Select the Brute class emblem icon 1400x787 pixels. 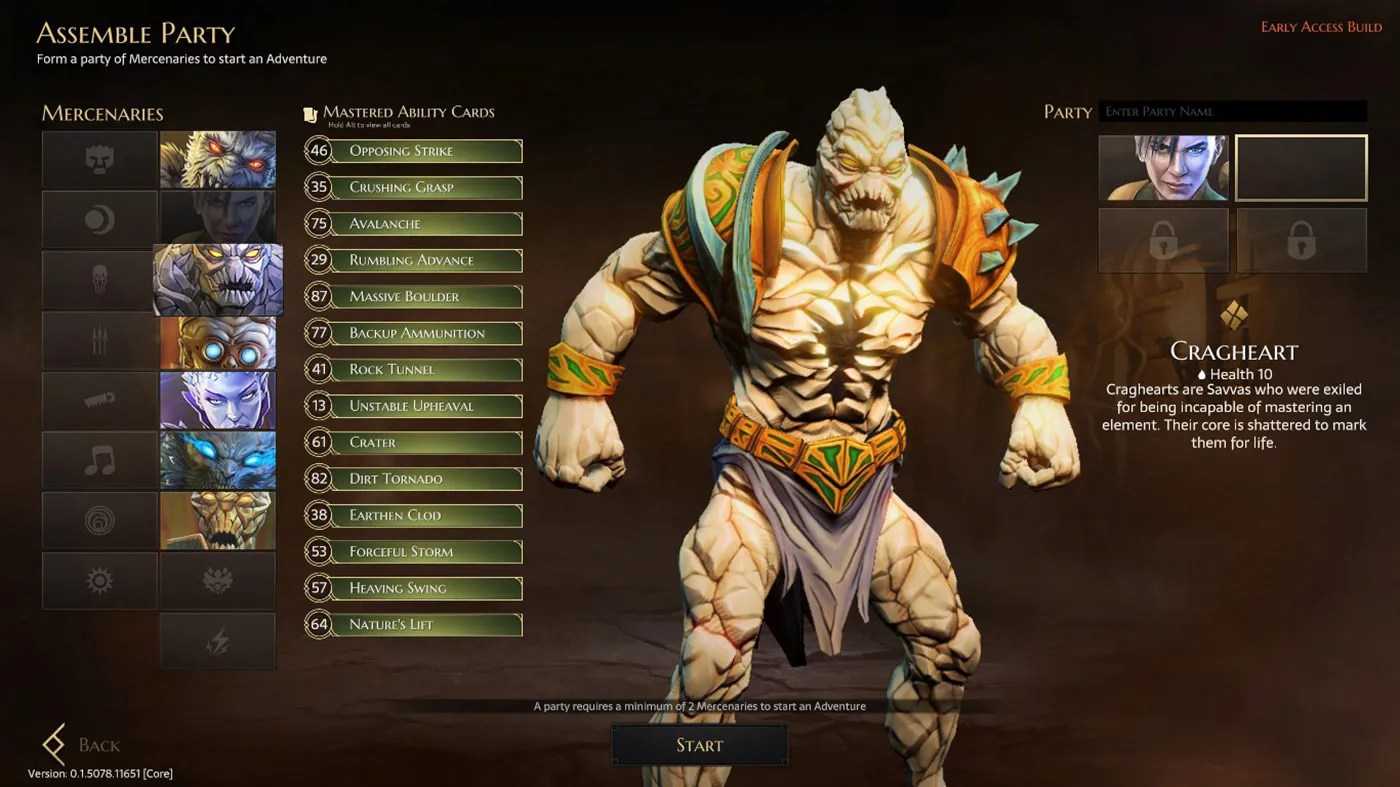tap(99, 159)
